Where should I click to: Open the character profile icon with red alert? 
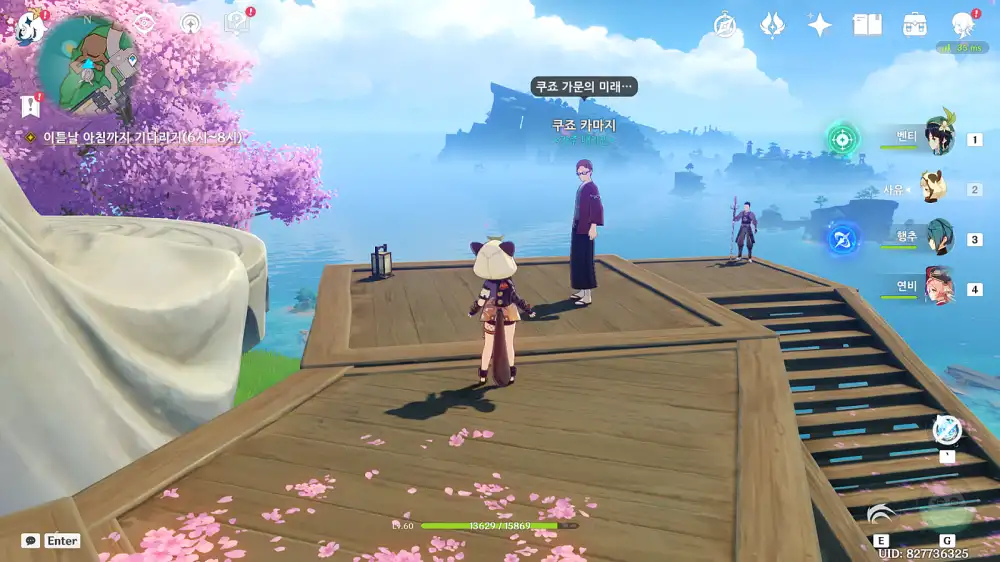point(962,25)
